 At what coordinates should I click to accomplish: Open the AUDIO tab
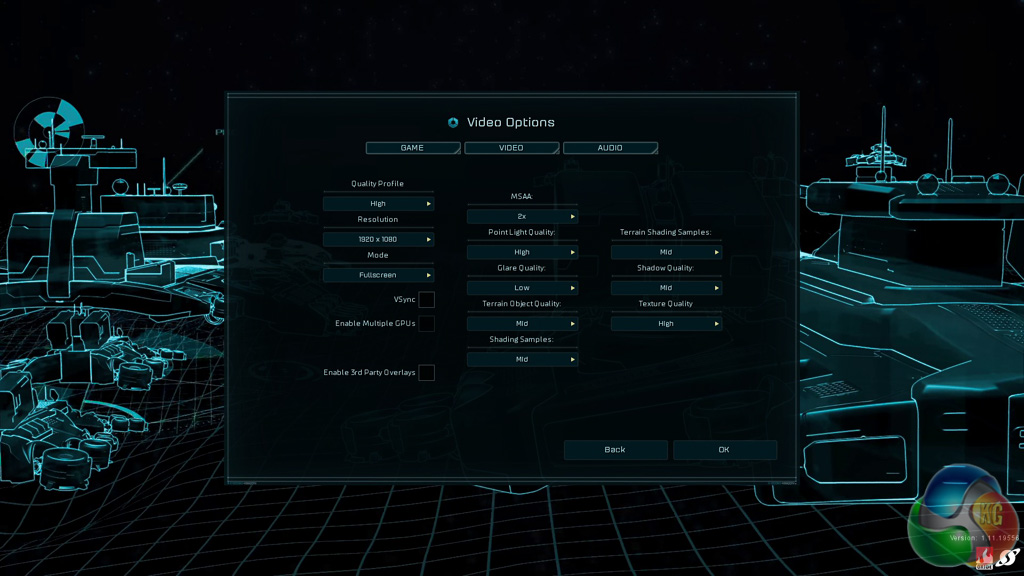coord(610,148)
